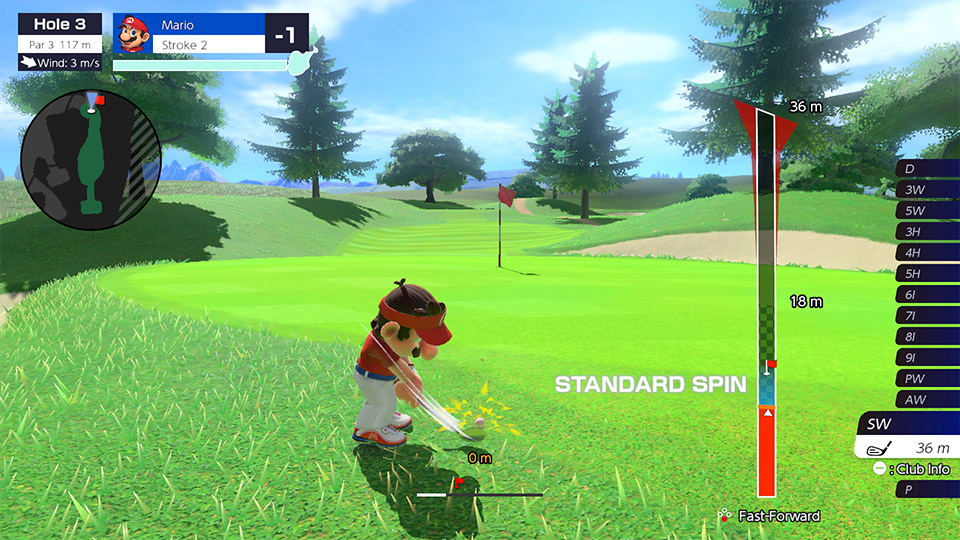Click the vertical shot power gauge
Viewport: 960px width, 540px height.
tap(766, 300)
